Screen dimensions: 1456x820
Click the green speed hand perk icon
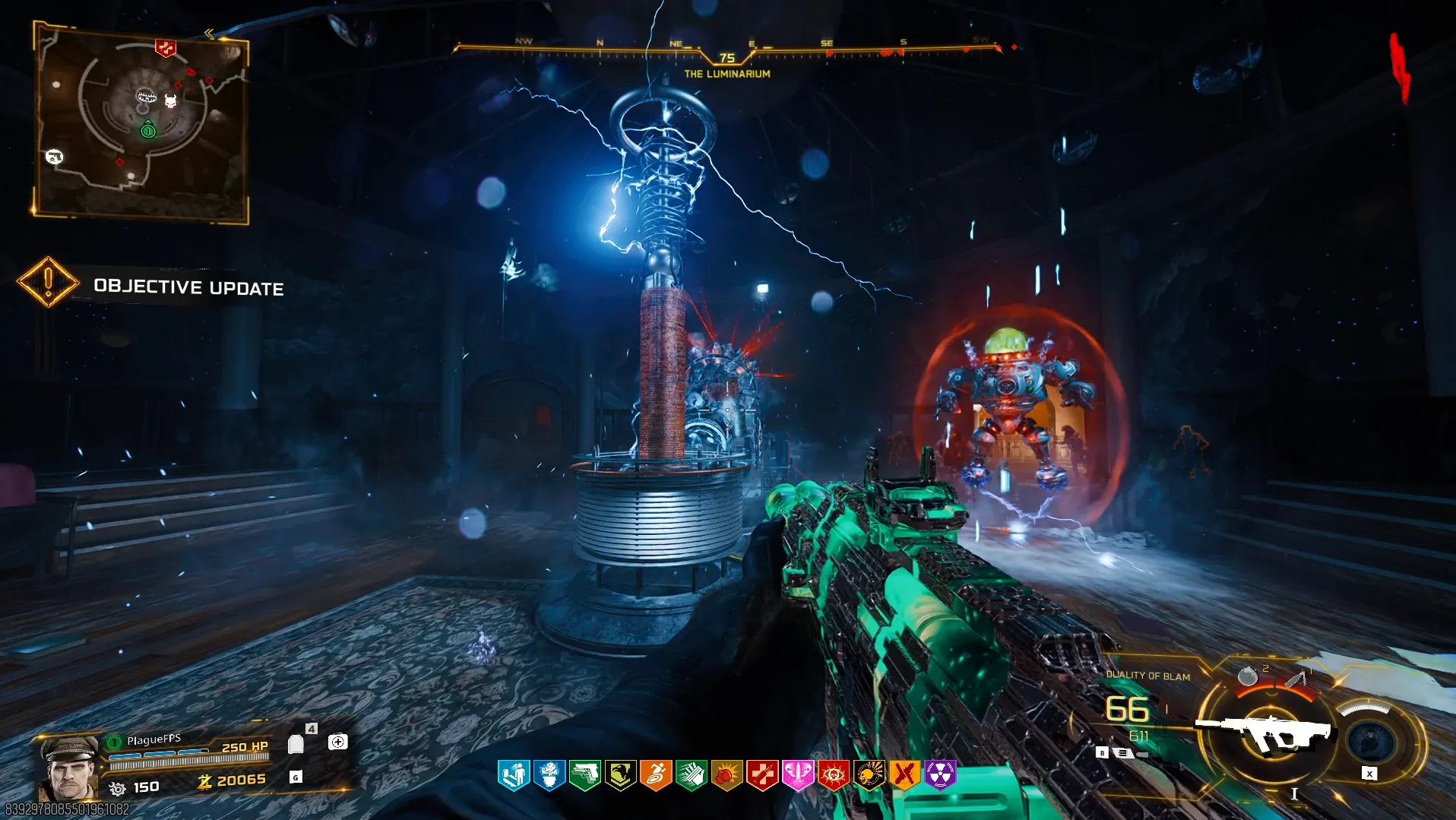(692, 775)
